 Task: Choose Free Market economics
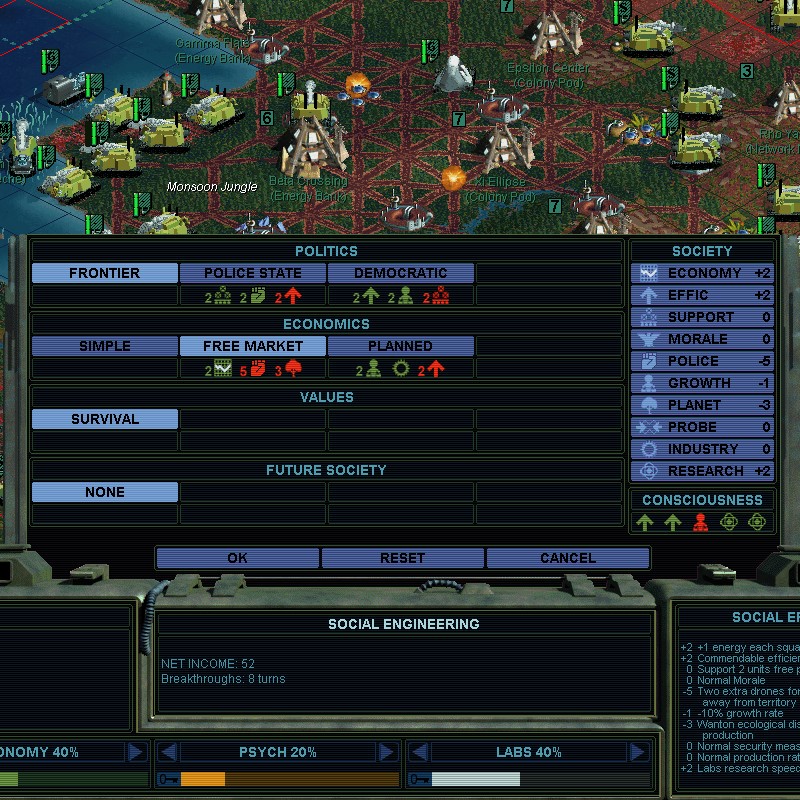[252, 346]
